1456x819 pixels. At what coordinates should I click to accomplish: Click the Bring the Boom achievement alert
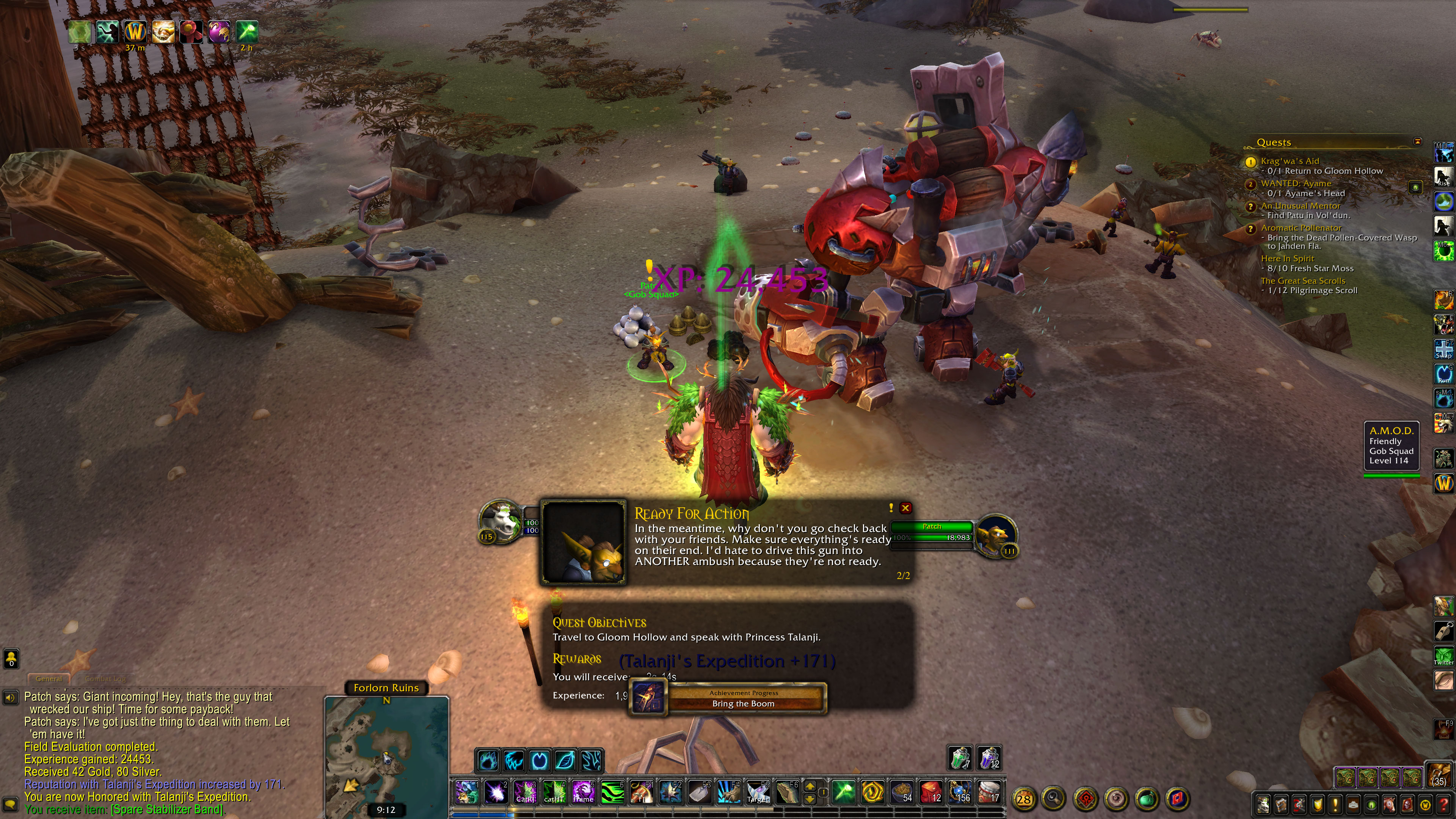pos(743,698)
